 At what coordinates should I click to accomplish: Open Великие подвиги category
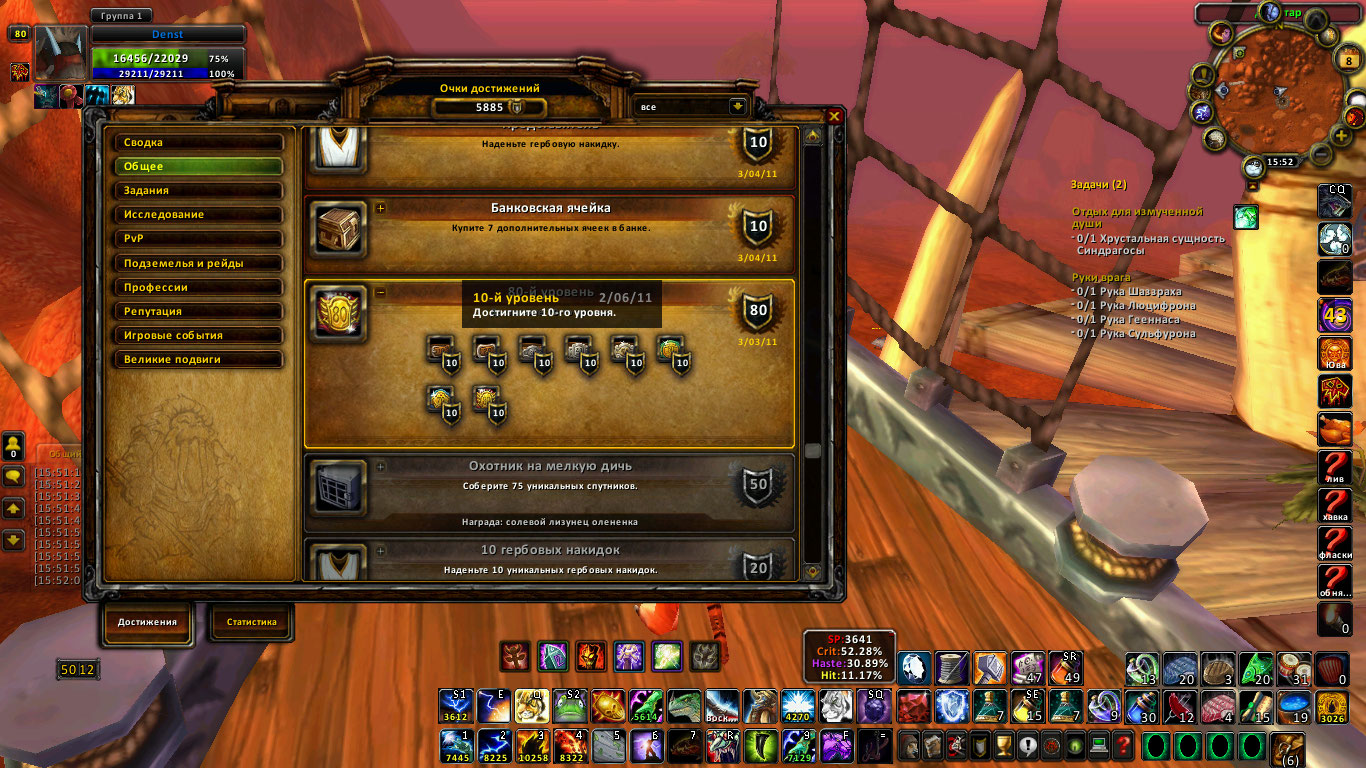point(198,360)
